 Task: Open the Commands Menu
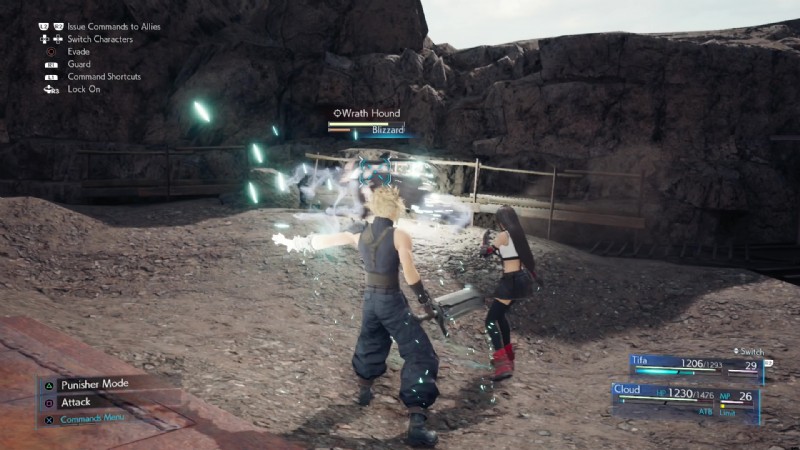point(93,419)
